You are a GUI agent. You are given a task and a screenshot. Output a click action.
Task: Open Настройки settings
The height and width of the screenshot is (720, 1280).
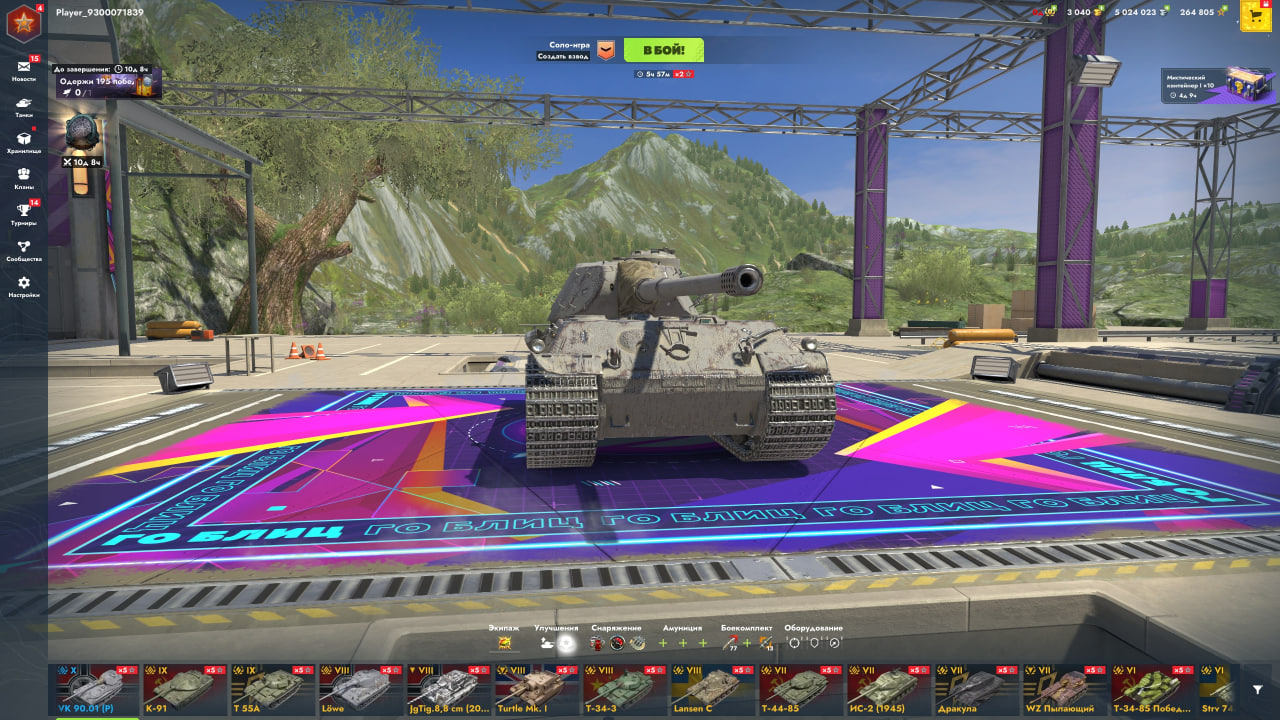tap(24, 286)
